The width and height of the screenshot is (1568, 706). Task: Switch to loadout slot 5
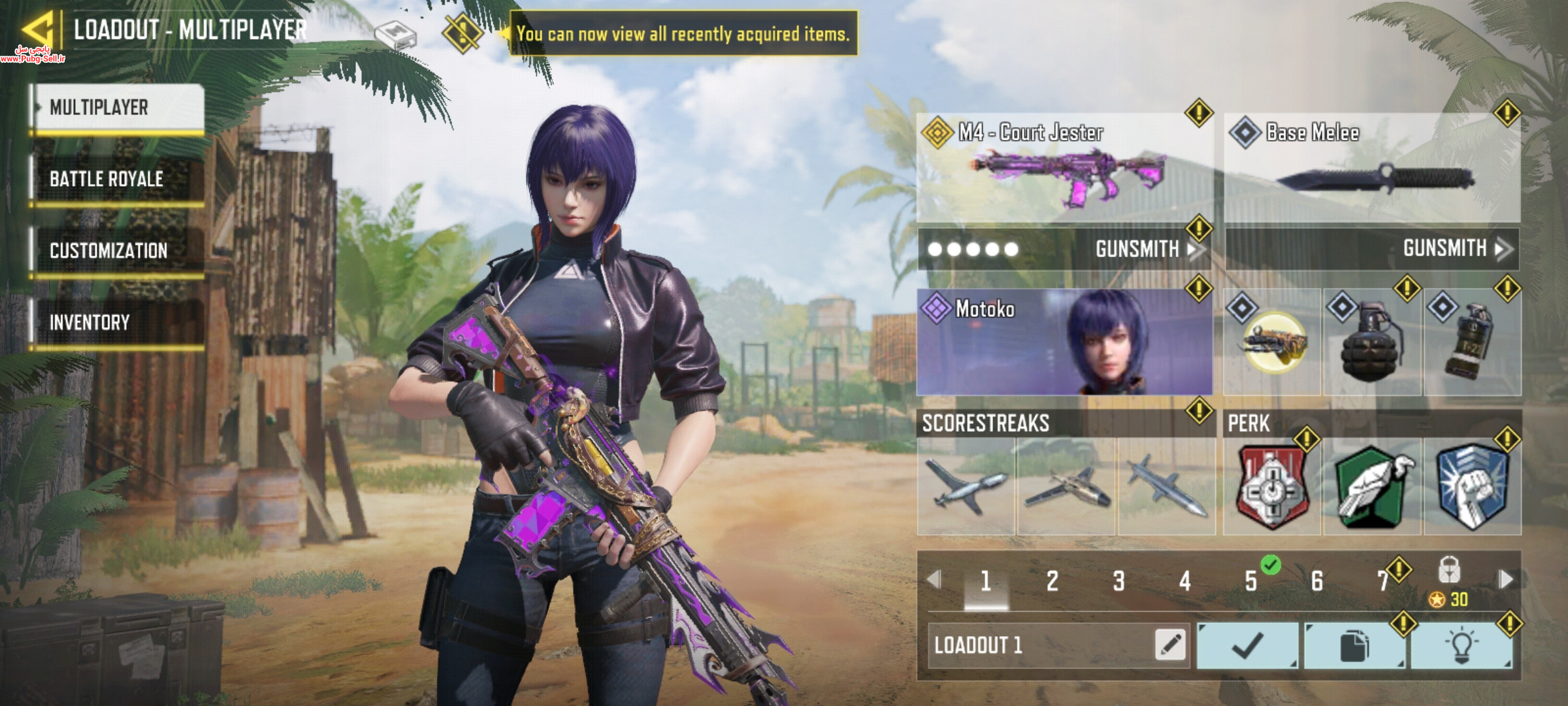click(x=1251, y=580)
